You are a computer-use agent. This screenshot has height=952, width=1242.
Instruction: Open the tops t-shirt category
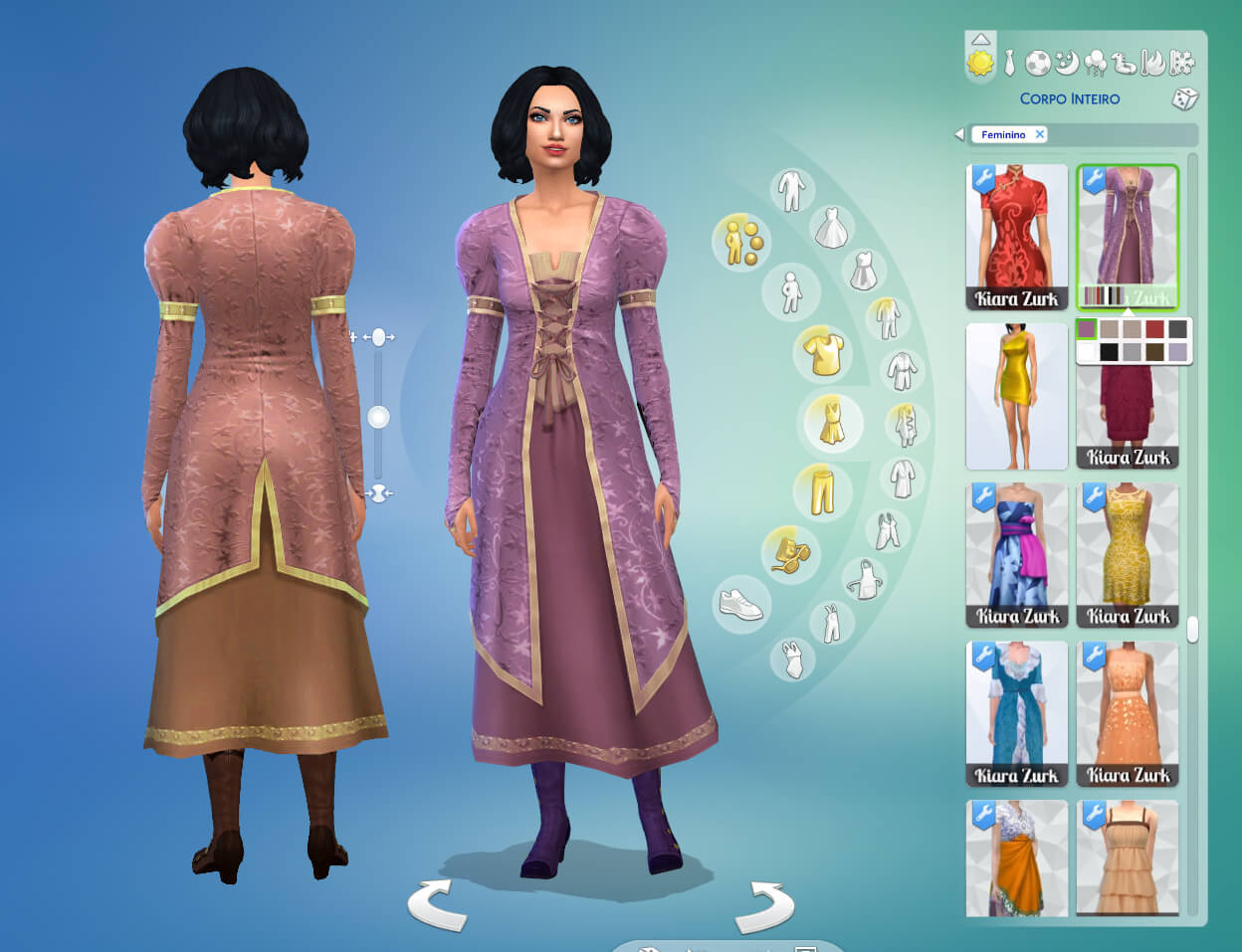(x=824, y=354)
